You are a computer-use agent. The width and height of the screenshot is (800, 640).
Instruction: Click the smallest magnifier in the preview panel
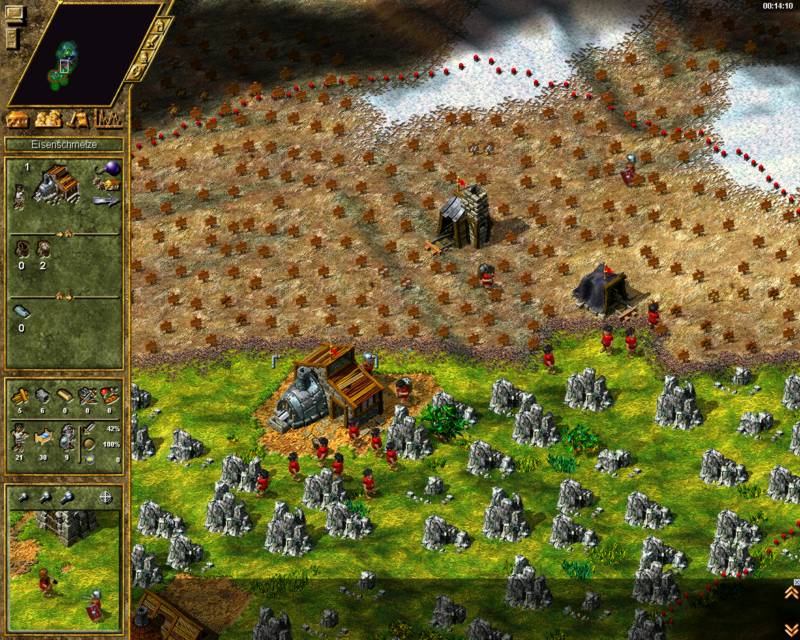[22, 497]
